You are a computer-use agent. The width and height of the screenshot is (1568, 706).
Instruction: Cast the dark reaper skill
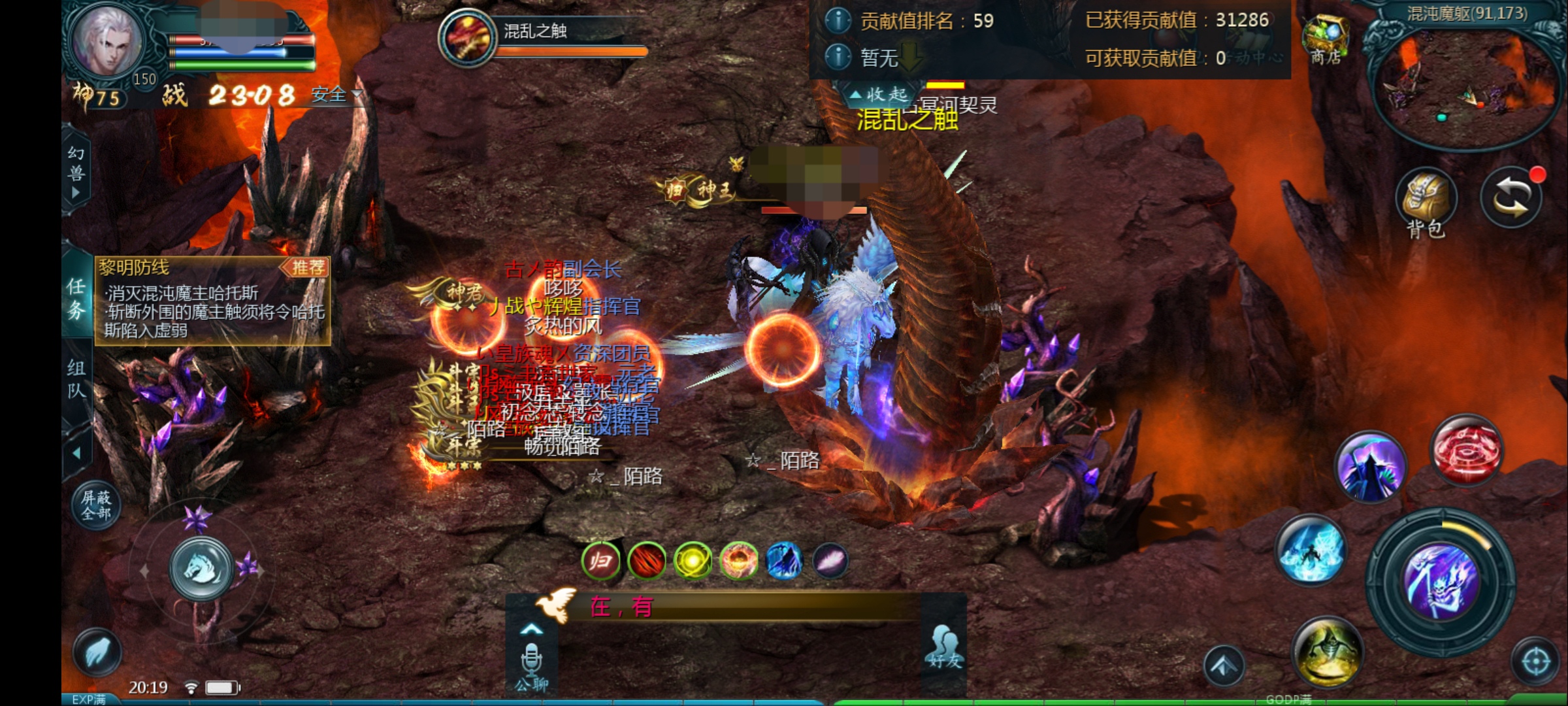(1371, 467)
